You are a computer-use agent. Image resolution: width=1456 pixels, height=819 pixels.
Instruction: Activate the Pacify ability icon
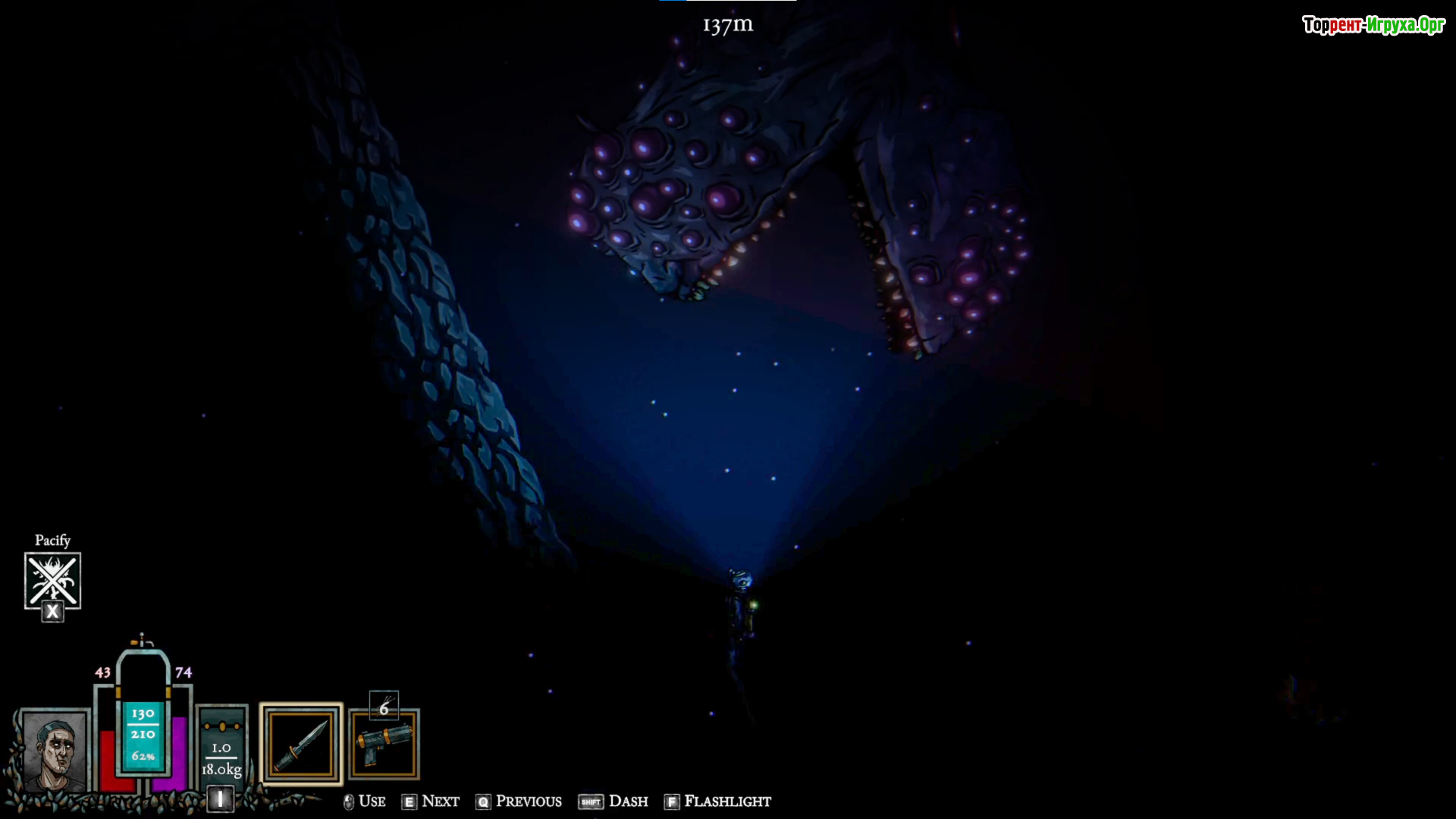52,581
